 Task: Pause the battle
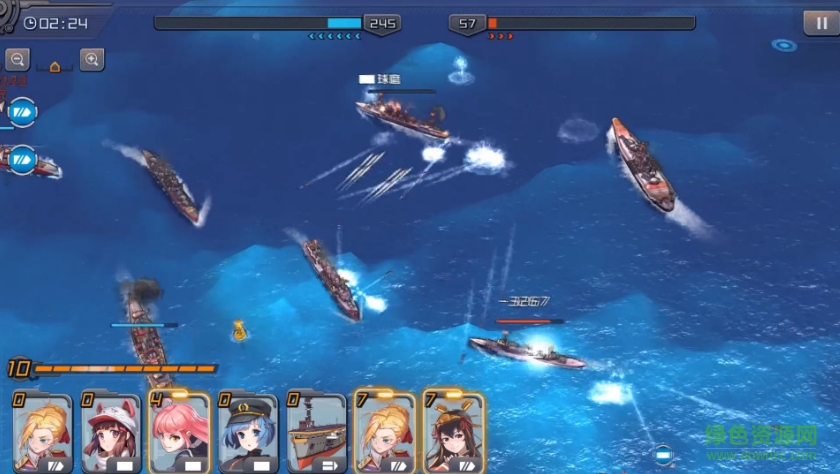tap(816, 23)
